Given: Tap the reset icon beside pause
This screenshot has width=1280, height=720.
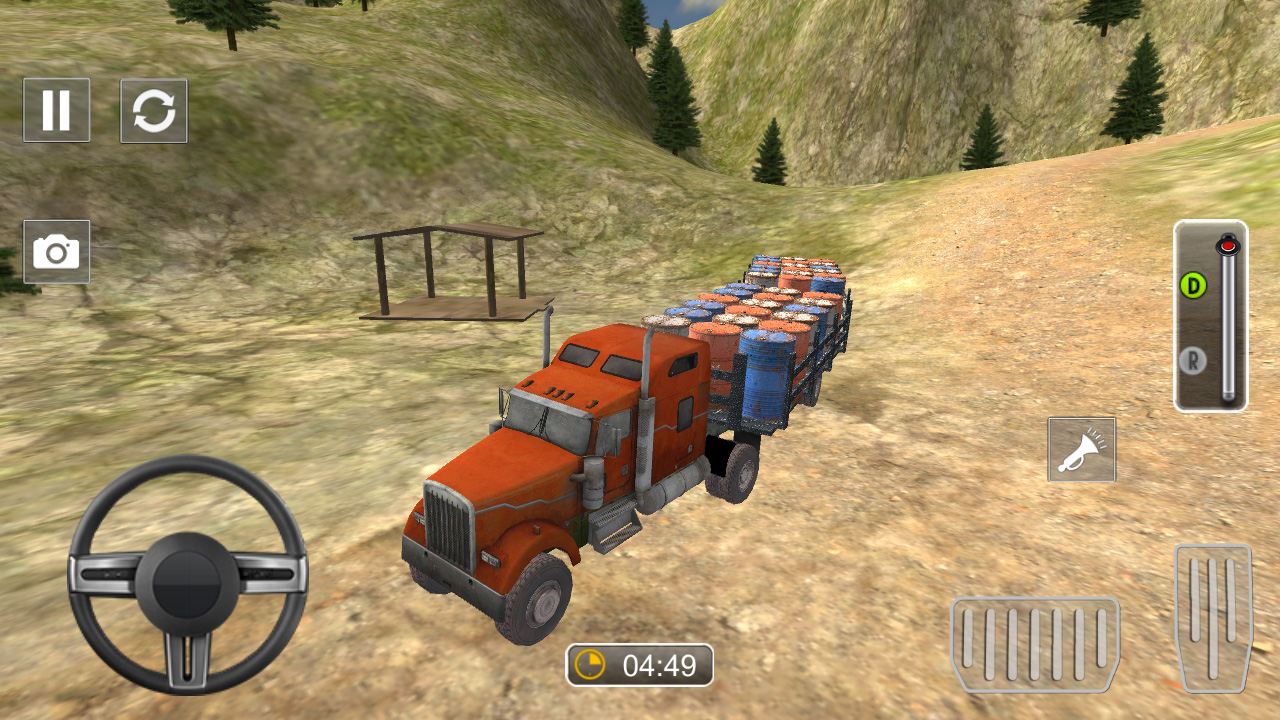Looking at the screenshot, I should (155, 111).
